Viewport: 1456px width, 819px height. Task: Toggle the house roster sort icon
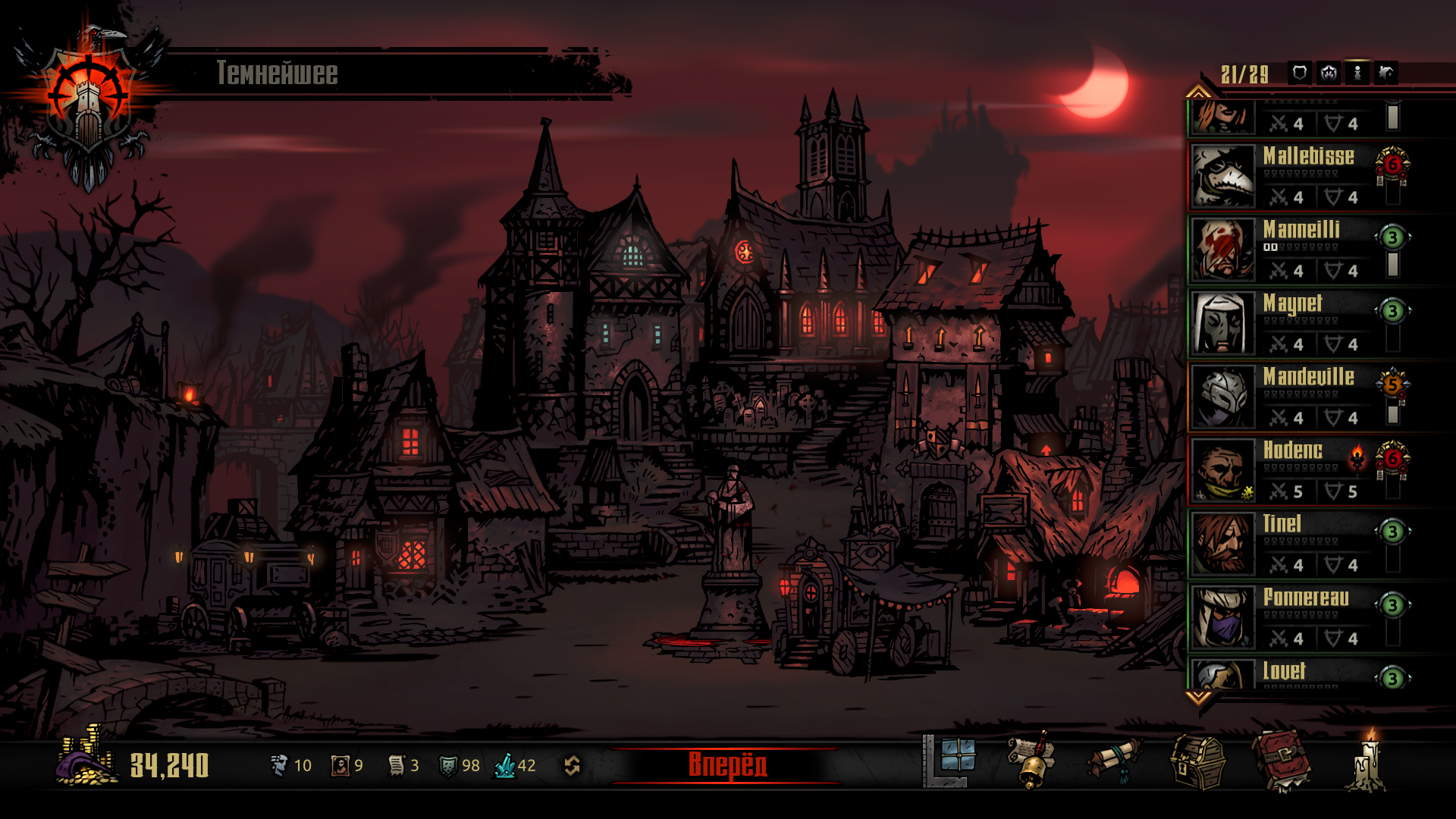click(1386, 73)
